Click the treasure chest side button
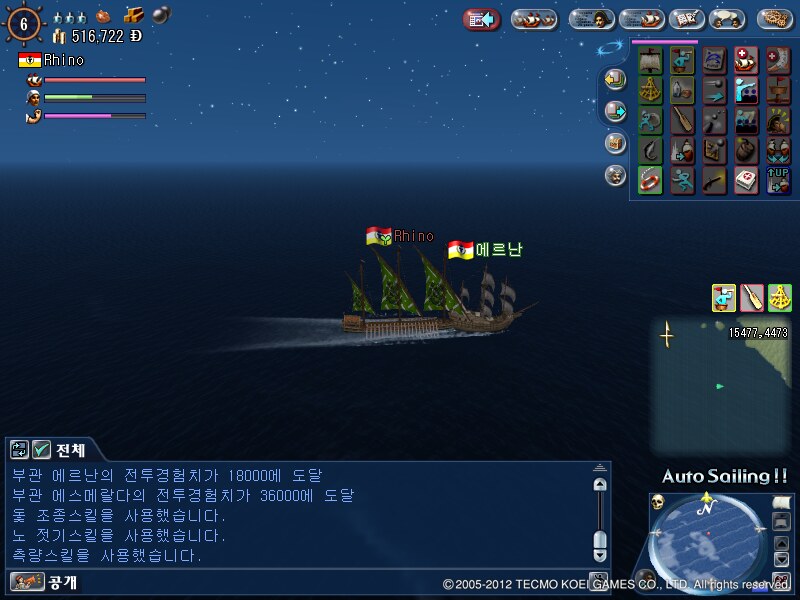The width and height of the screenshot is (800, 600). (616, 143)
